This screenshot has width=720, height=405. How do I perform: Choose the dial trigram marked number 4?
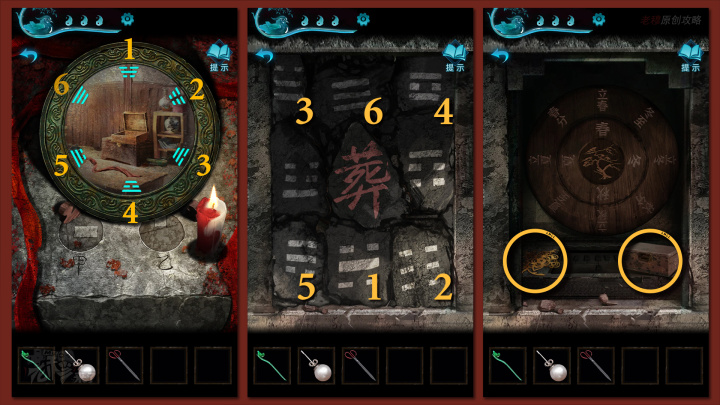pyautogui.click(x=129, y=186)
